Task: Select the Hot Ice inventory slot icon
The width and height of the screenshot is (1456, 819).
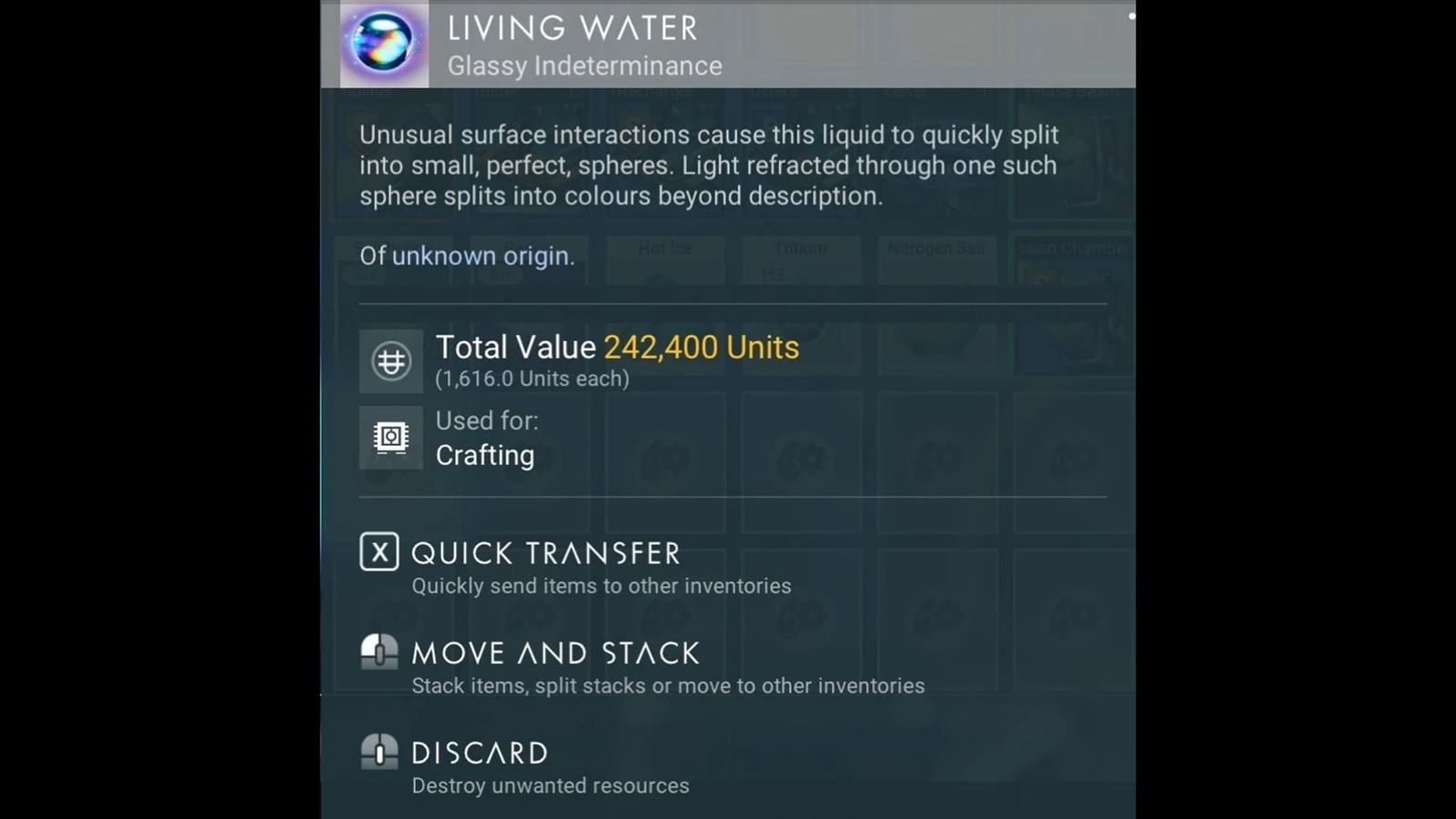Action: 664,259
